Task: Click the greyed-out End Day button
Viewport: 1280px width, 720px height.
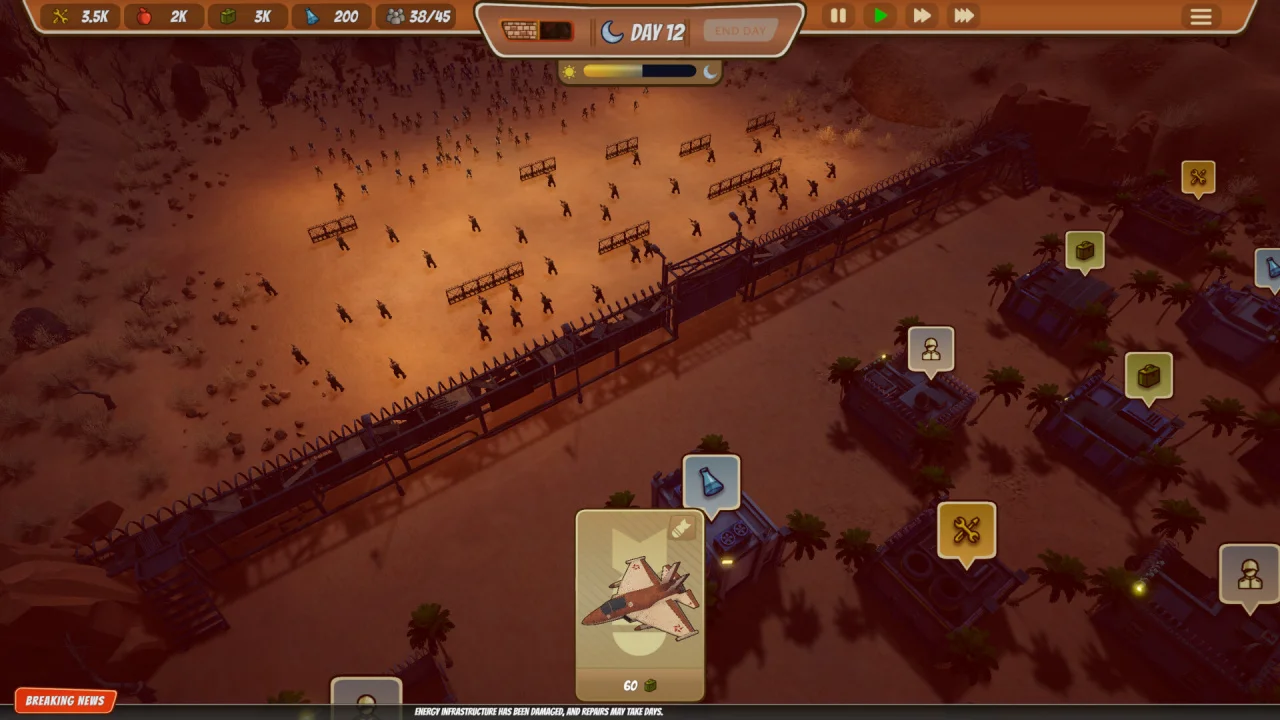Action: pos(740,31)
